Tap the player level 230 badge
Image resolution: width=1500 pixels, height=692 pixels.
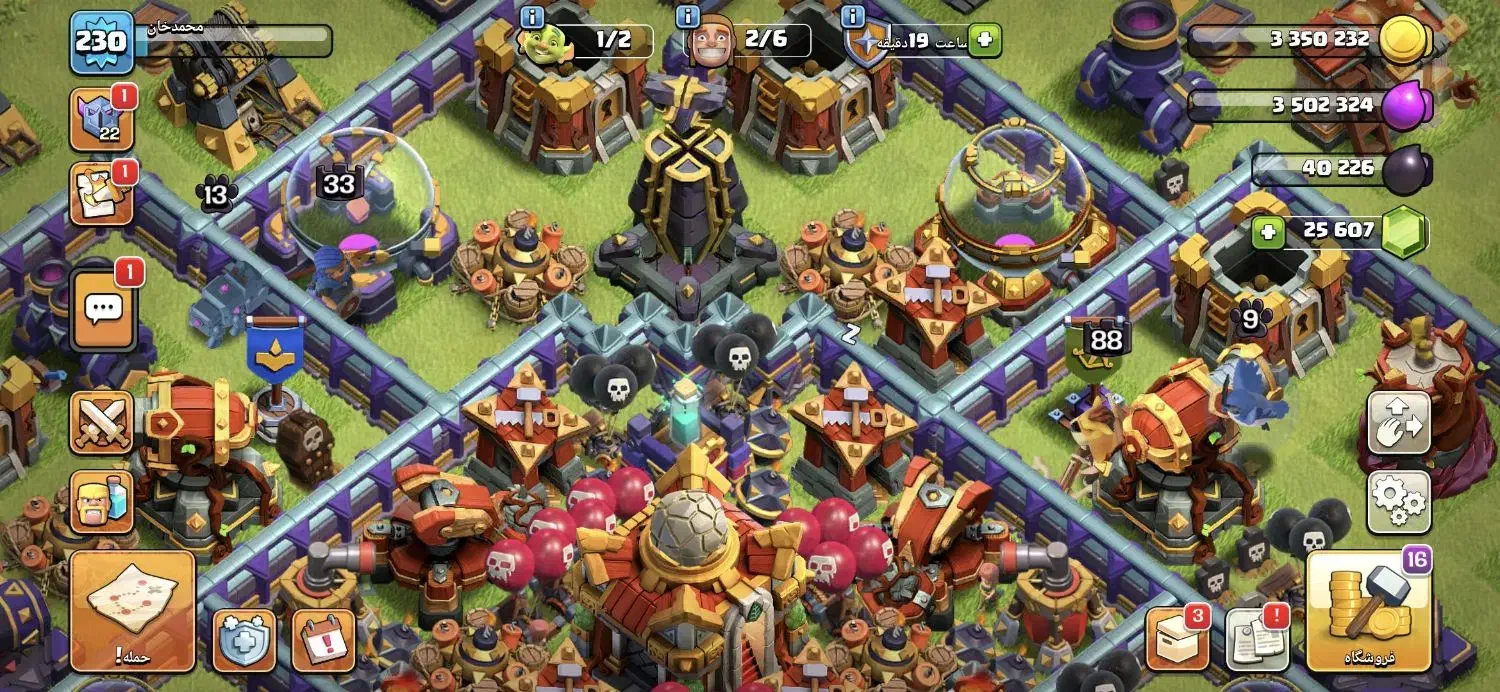(101, 42)
